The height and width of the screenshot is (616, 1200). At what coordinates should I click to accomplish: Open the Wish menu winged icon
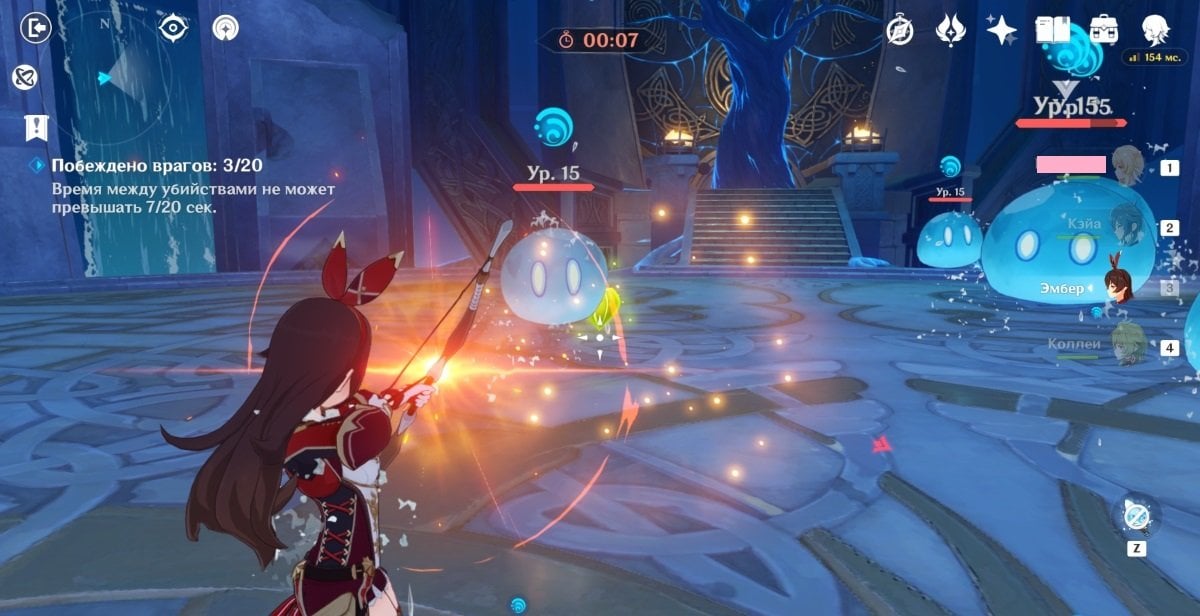point(950,30)
